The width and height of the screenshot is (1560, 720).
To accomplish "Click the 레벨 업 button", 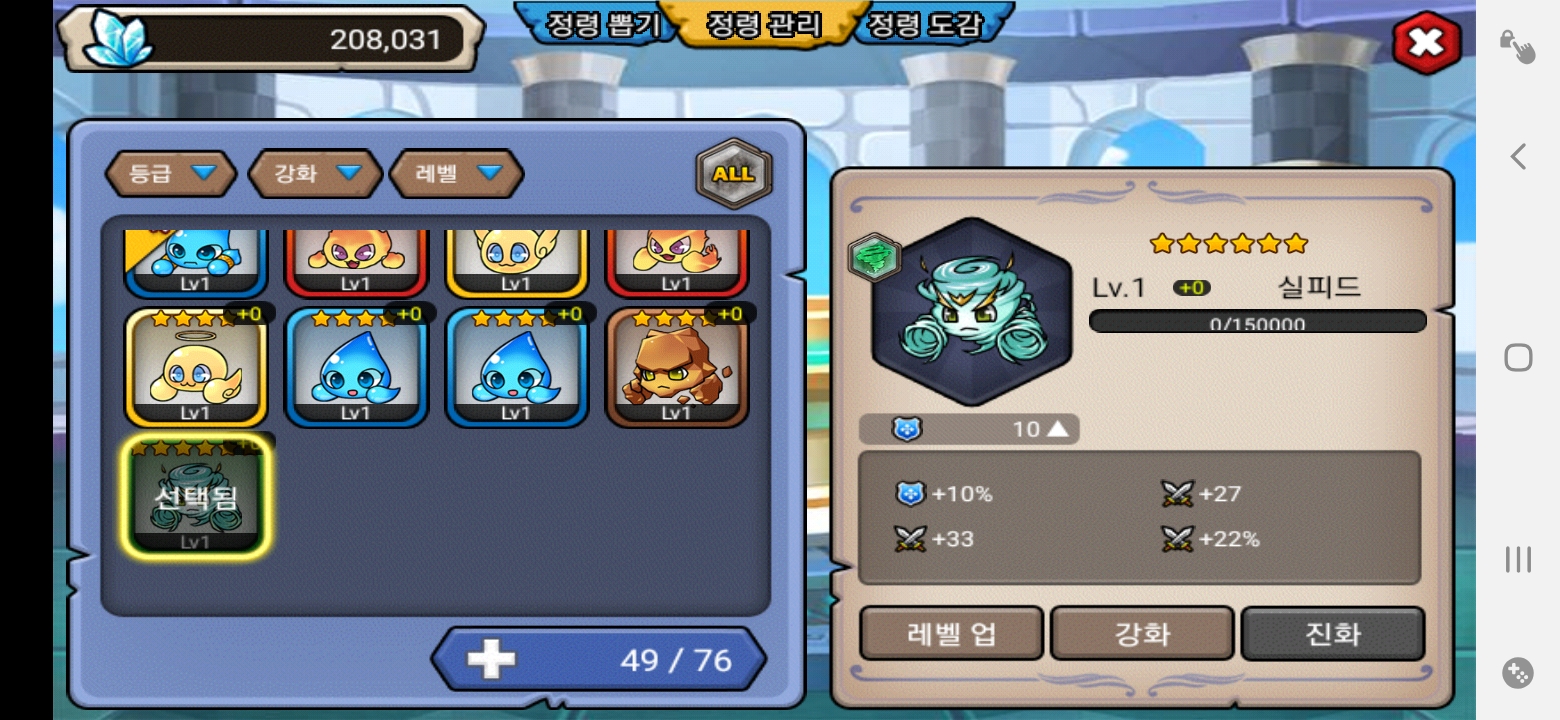I will point(951,634).
